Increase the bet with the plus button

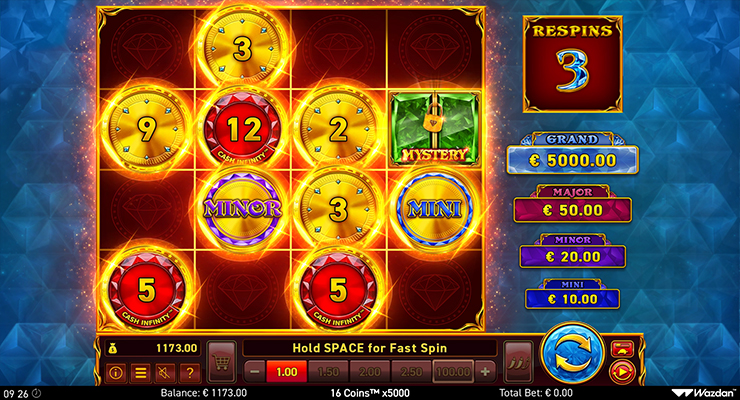pyautogui.click(x=486, y=372)
